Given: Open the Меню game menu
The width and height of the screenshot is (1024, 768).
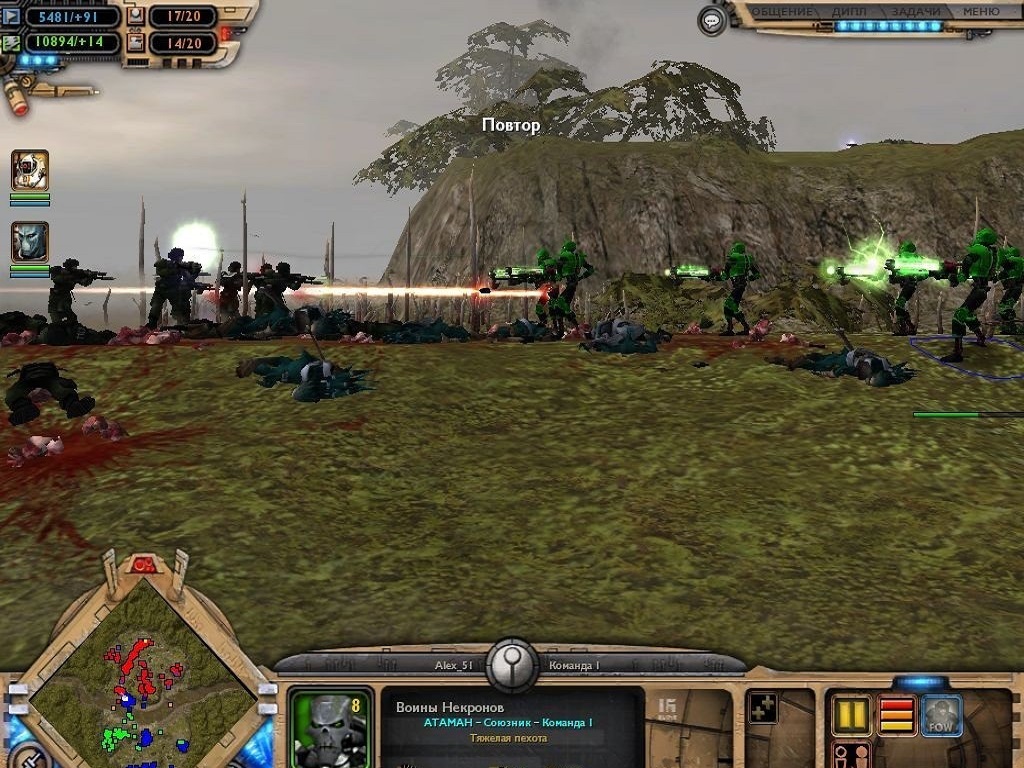Looking at the screenshot, I should (980, 12).
